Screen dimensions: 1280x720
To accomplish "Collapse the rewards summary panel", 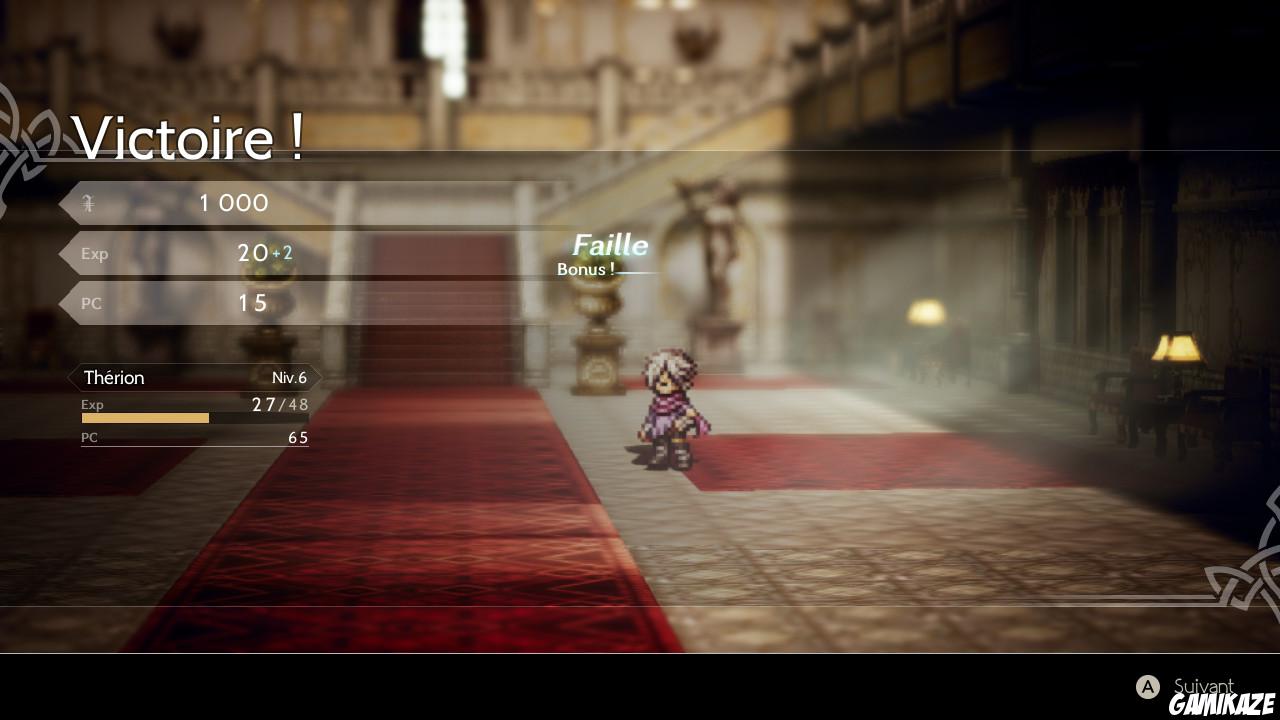I will (180, 252).
